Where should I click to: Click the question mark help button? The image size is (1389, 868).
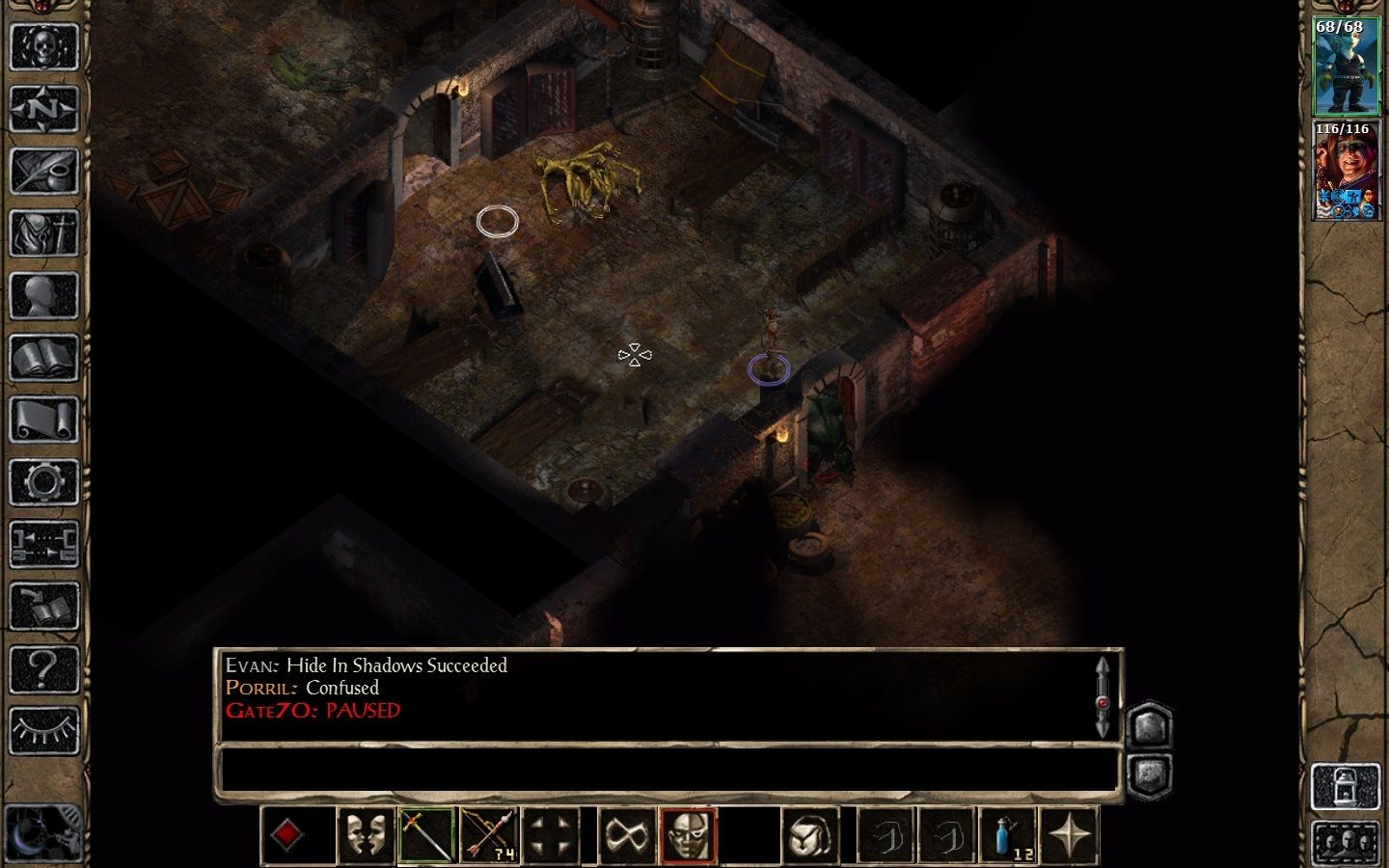[43, 667]
